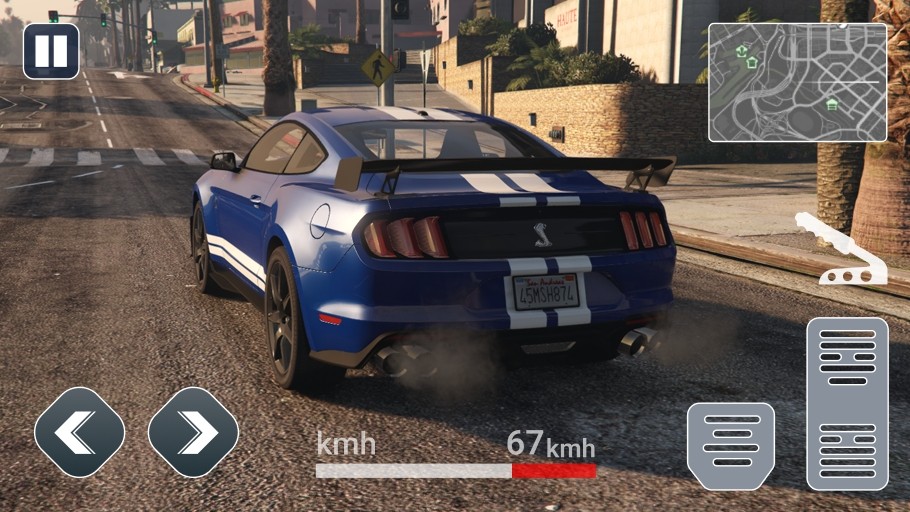
Task: Pull the handbrake lever icon
Action: tap(842, 250)
